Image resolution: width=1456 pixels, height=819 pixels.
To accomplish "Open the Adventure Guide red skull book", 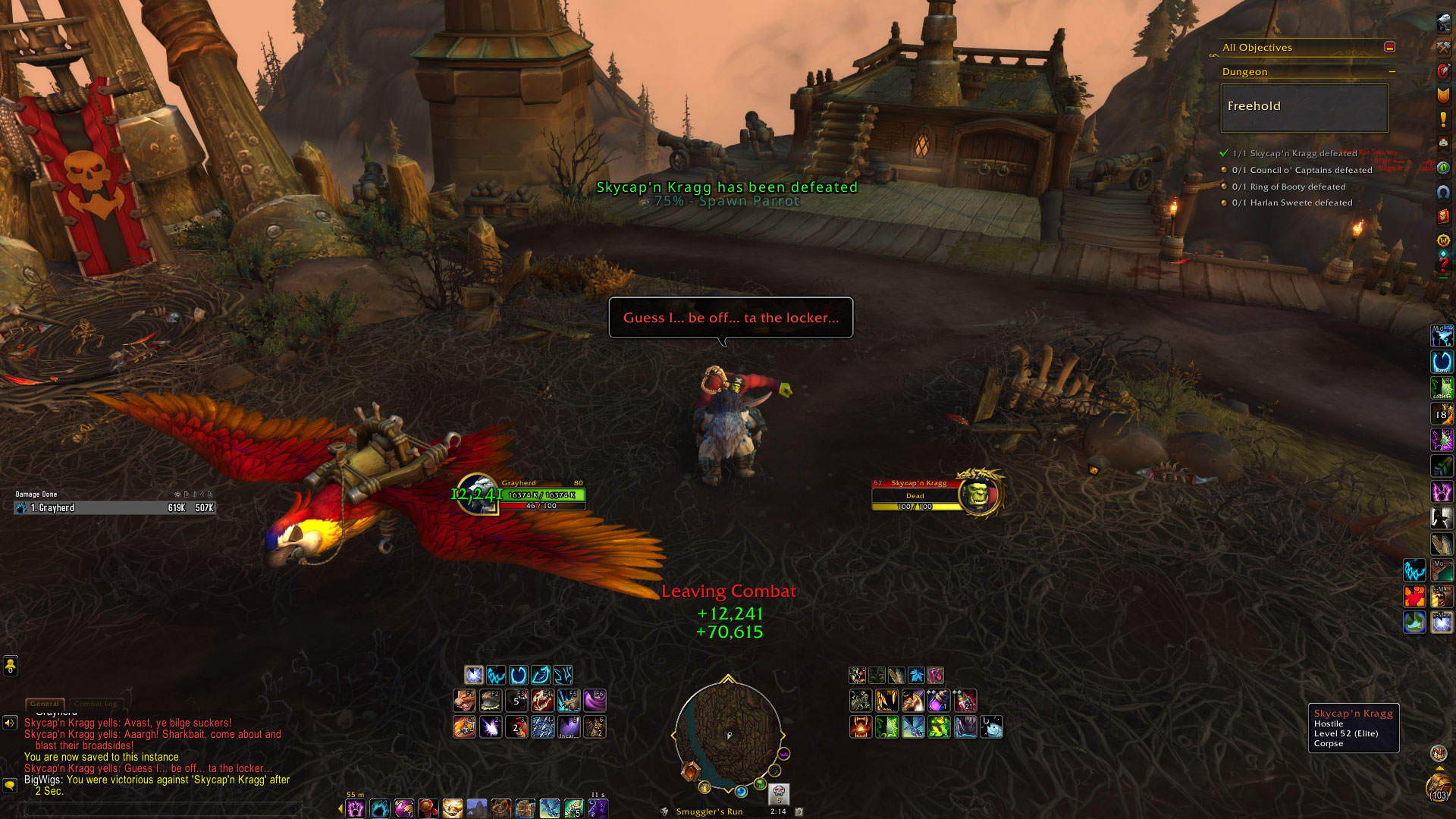I will click(1443, 216).
